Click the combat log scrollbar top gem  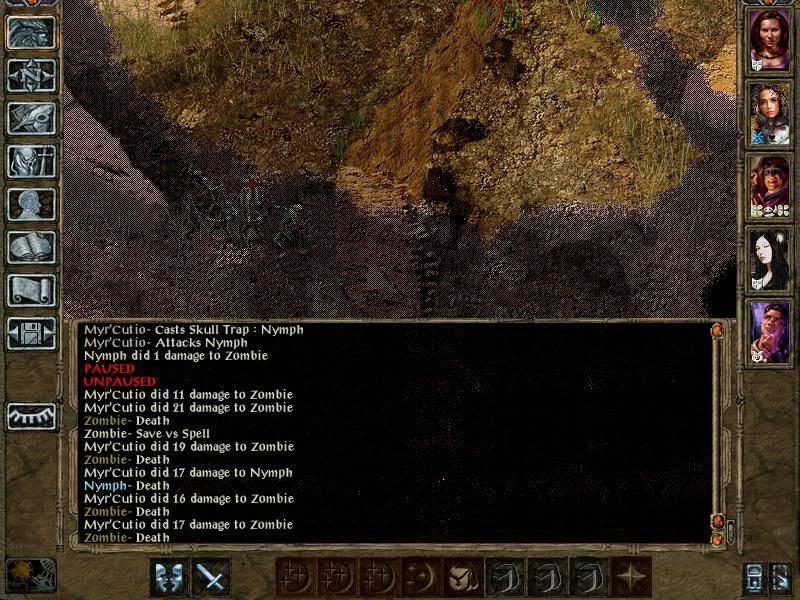point(717,330)
